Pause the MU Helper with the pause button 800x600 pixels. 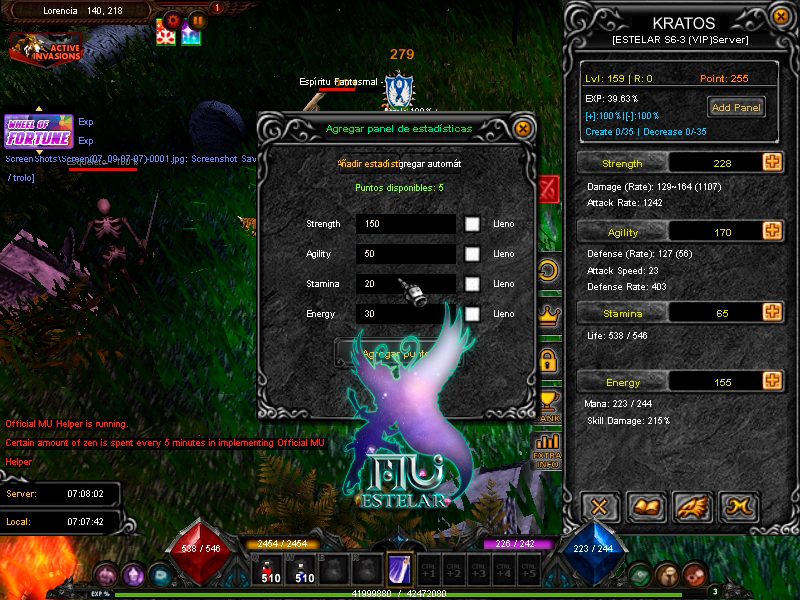coord(197,20)
